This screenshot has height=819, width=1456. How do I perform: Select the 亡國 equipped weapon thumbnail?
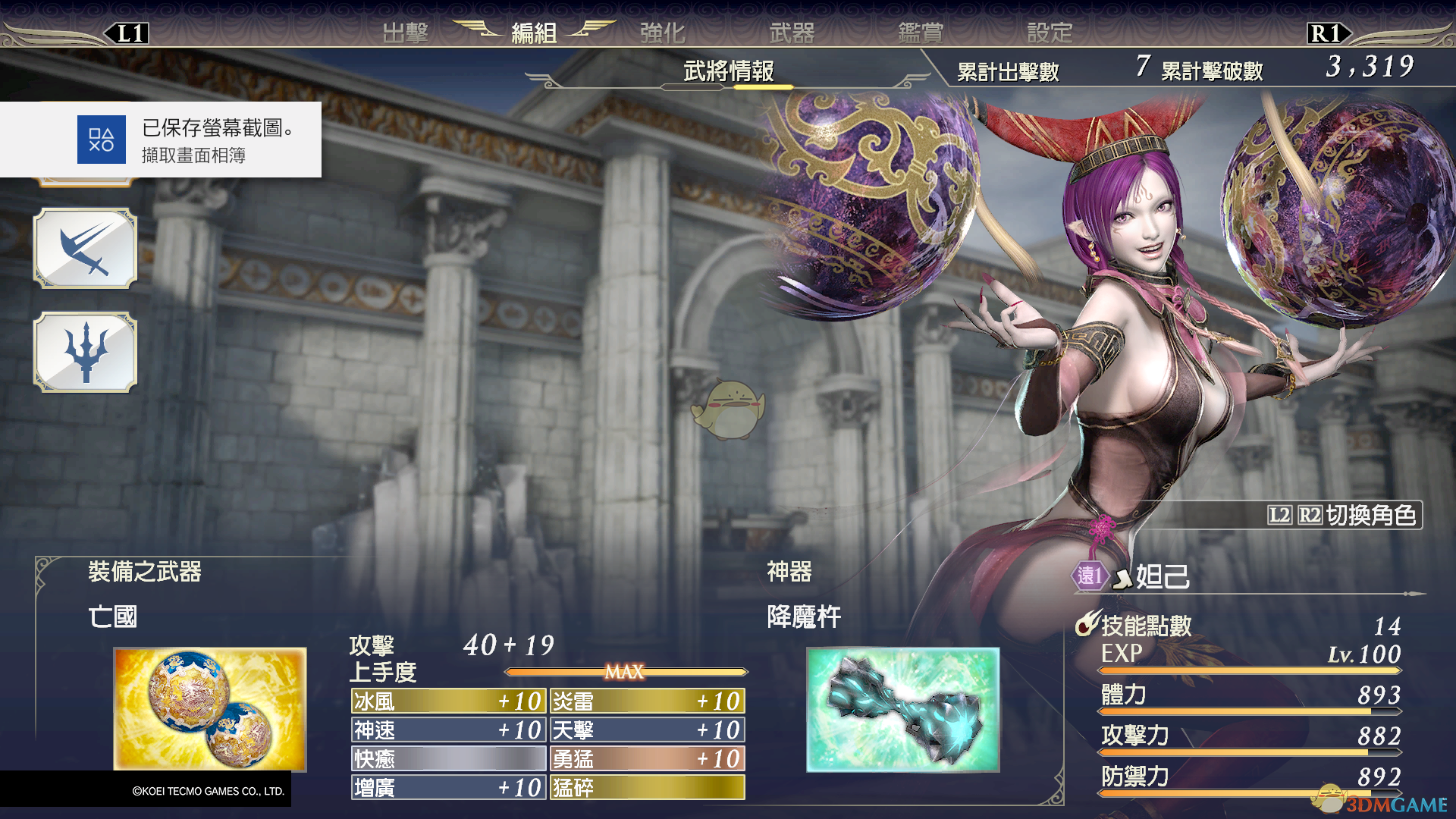click(x=210, y=709)
